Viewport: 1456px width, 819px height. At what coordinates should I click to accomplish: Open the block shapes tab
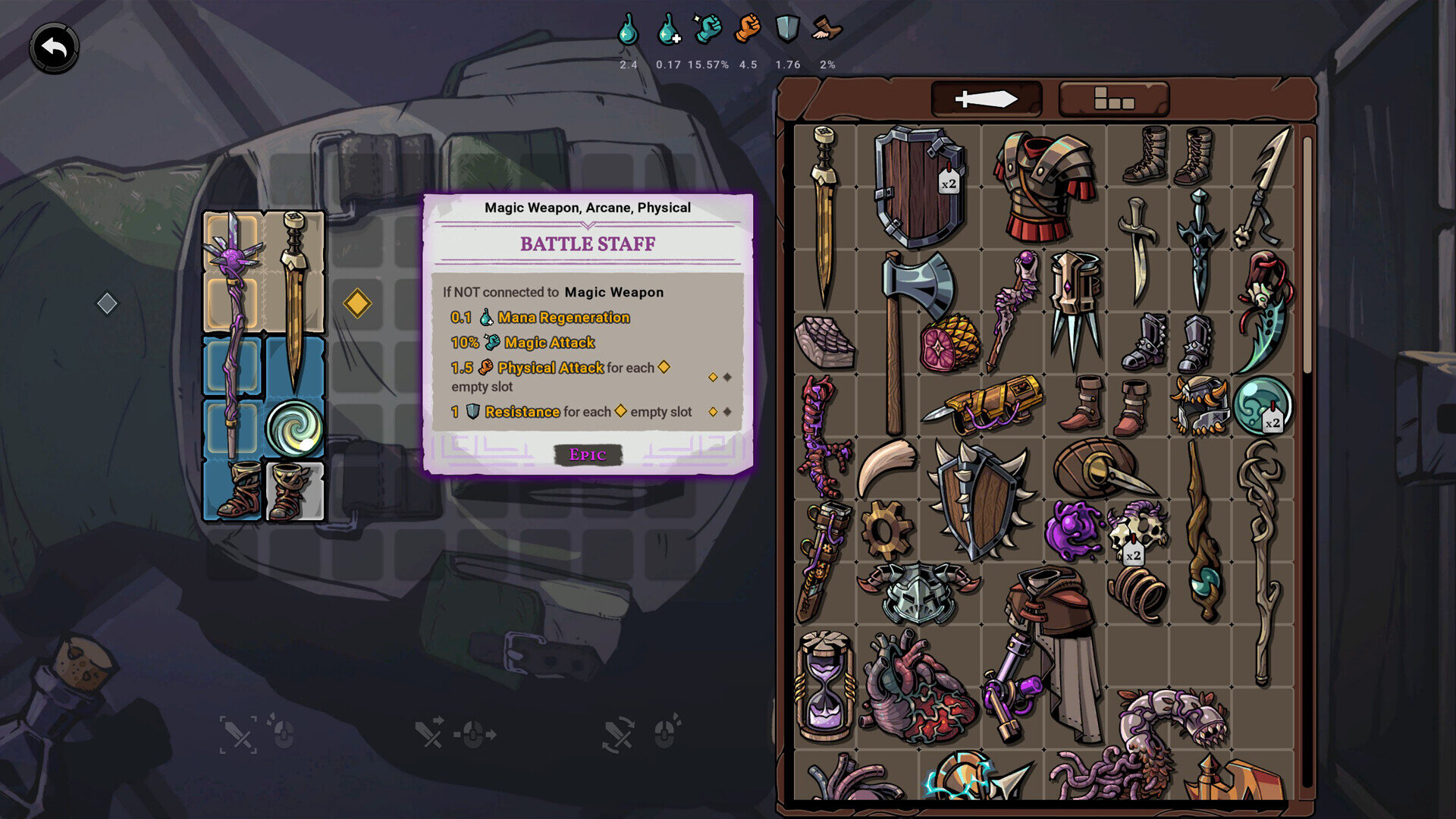[1113, 99]
